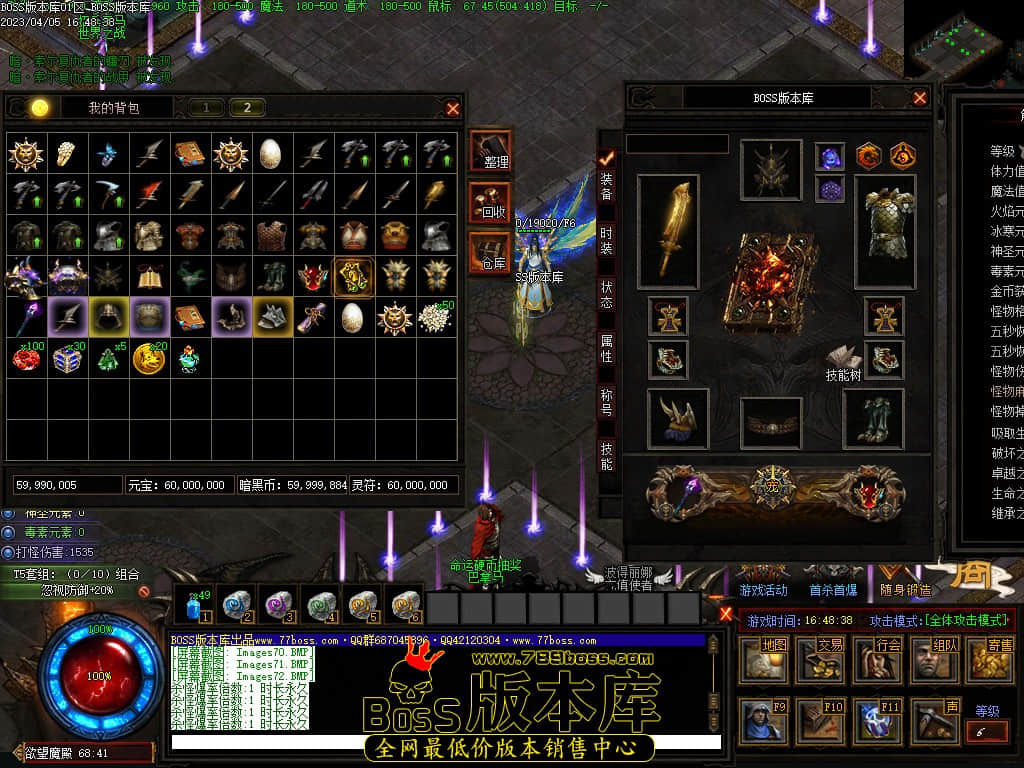1024x768 pixels.
Task: Open the 属性 attributes tab
Action: tap(607, 348)
